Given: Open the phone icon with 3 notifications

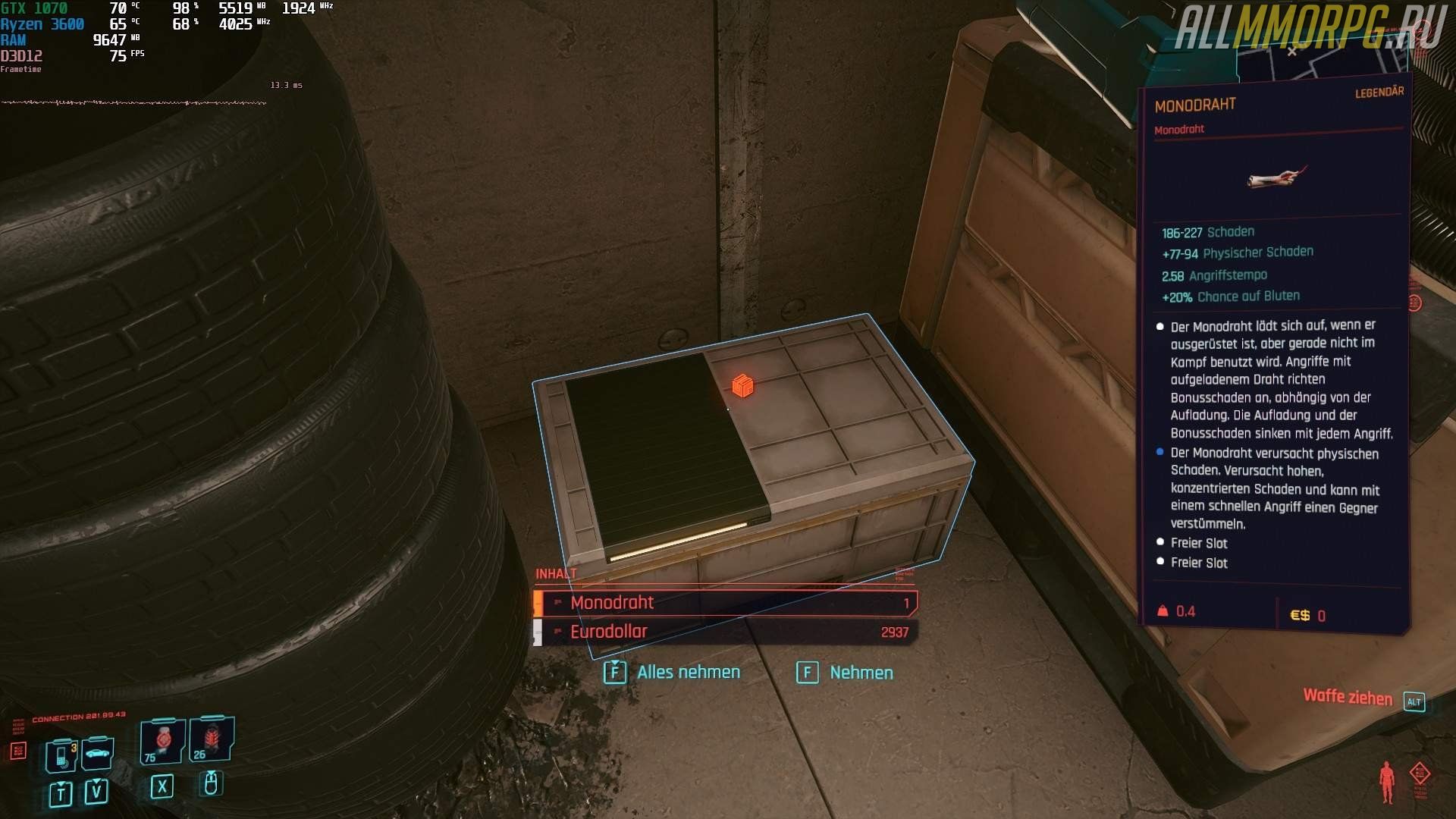Looking at the screenshot, I should point(61,755).
